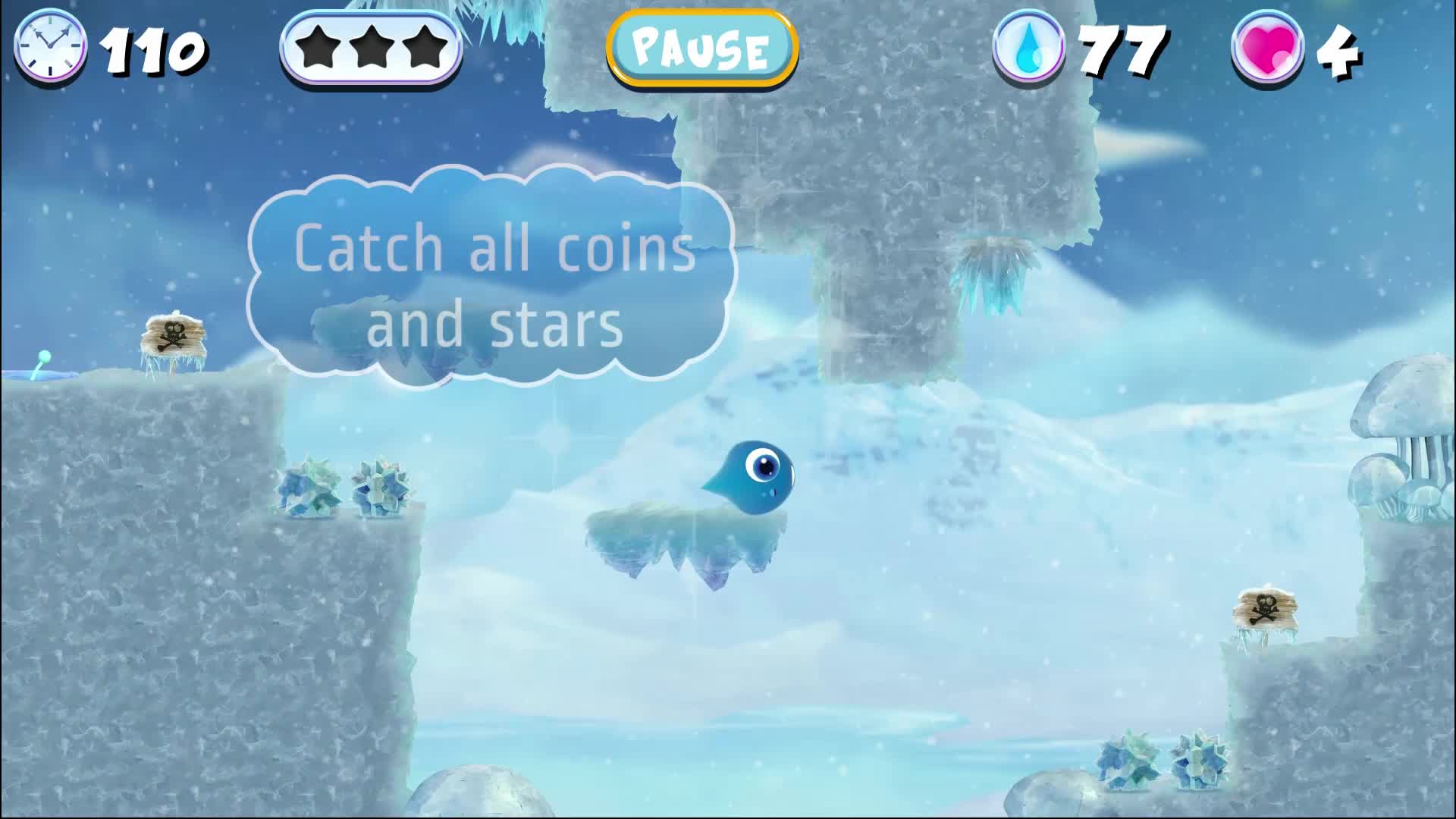The width and height of the screenshot is (1456, 819).
Task: Click the skull warning sign on the left ledge
Action: (x=174, y=334)
